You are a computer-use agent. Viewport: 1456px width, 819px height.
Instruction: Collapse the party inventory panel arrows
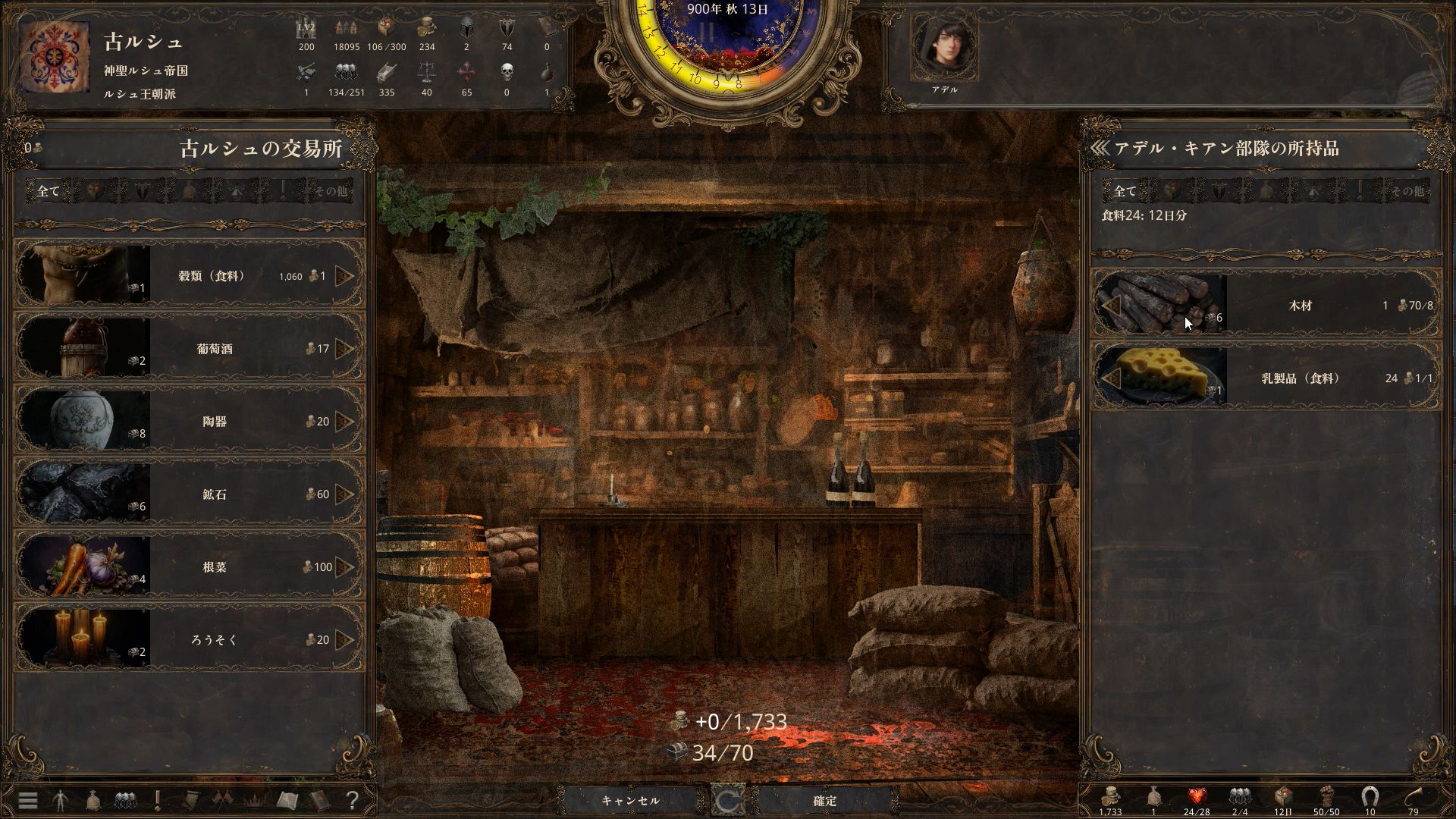[x=1100, y=148]
